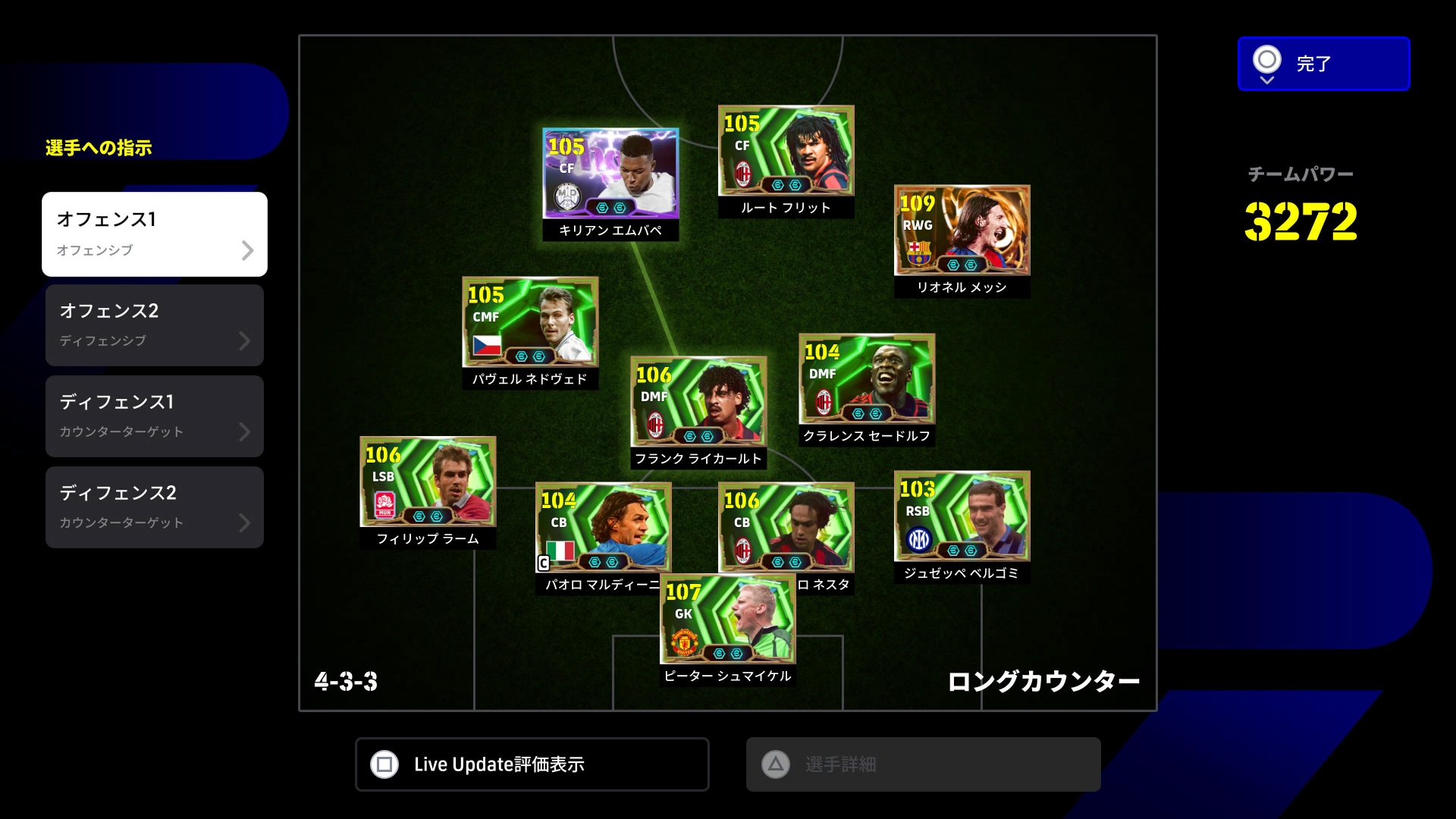Image resolution: width=1456 pixels, height=819 pixels.
Task: Open the ディフェンス2 instruction slot
Action: tap(155, 507)
